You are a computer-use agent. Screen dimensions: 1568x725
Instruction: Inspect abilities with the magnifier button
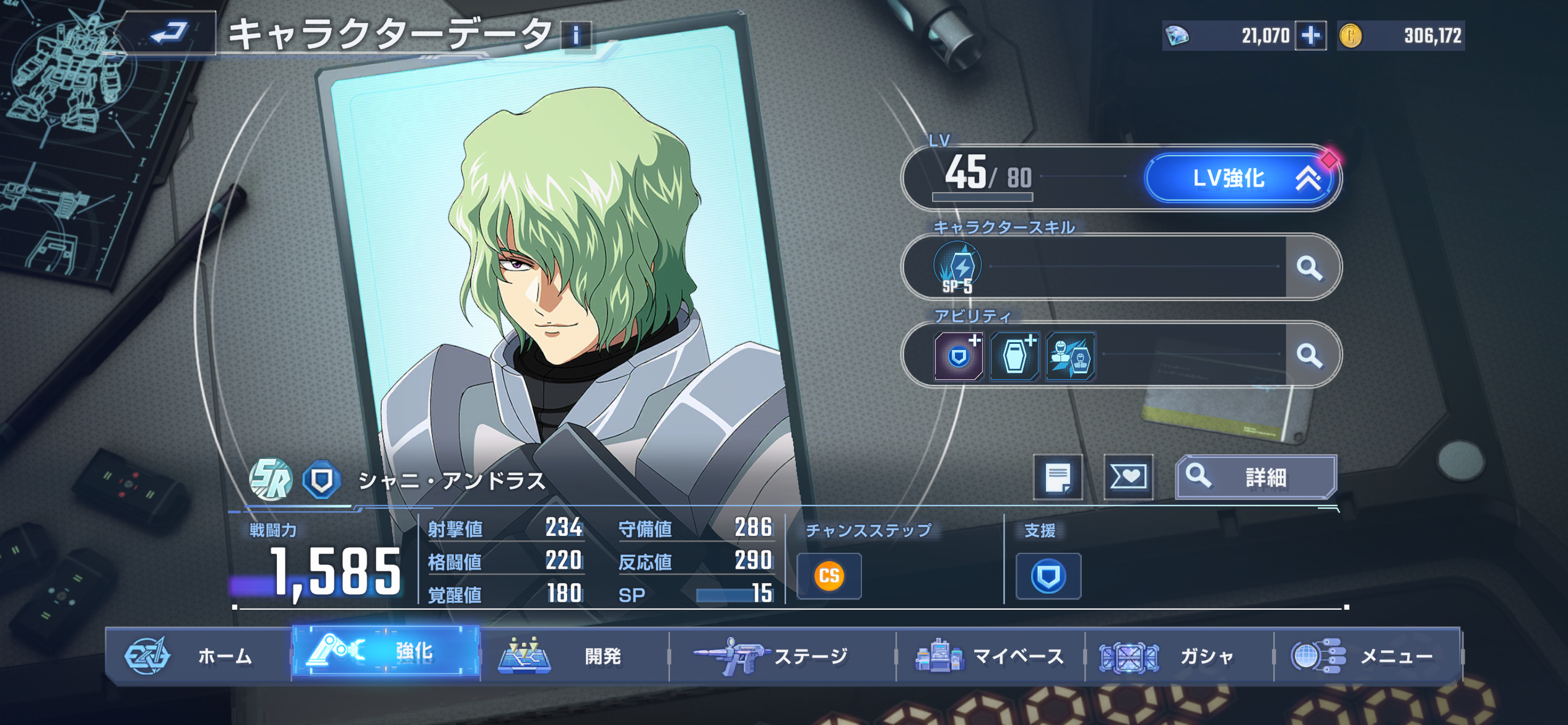[x=1310, y=356]
